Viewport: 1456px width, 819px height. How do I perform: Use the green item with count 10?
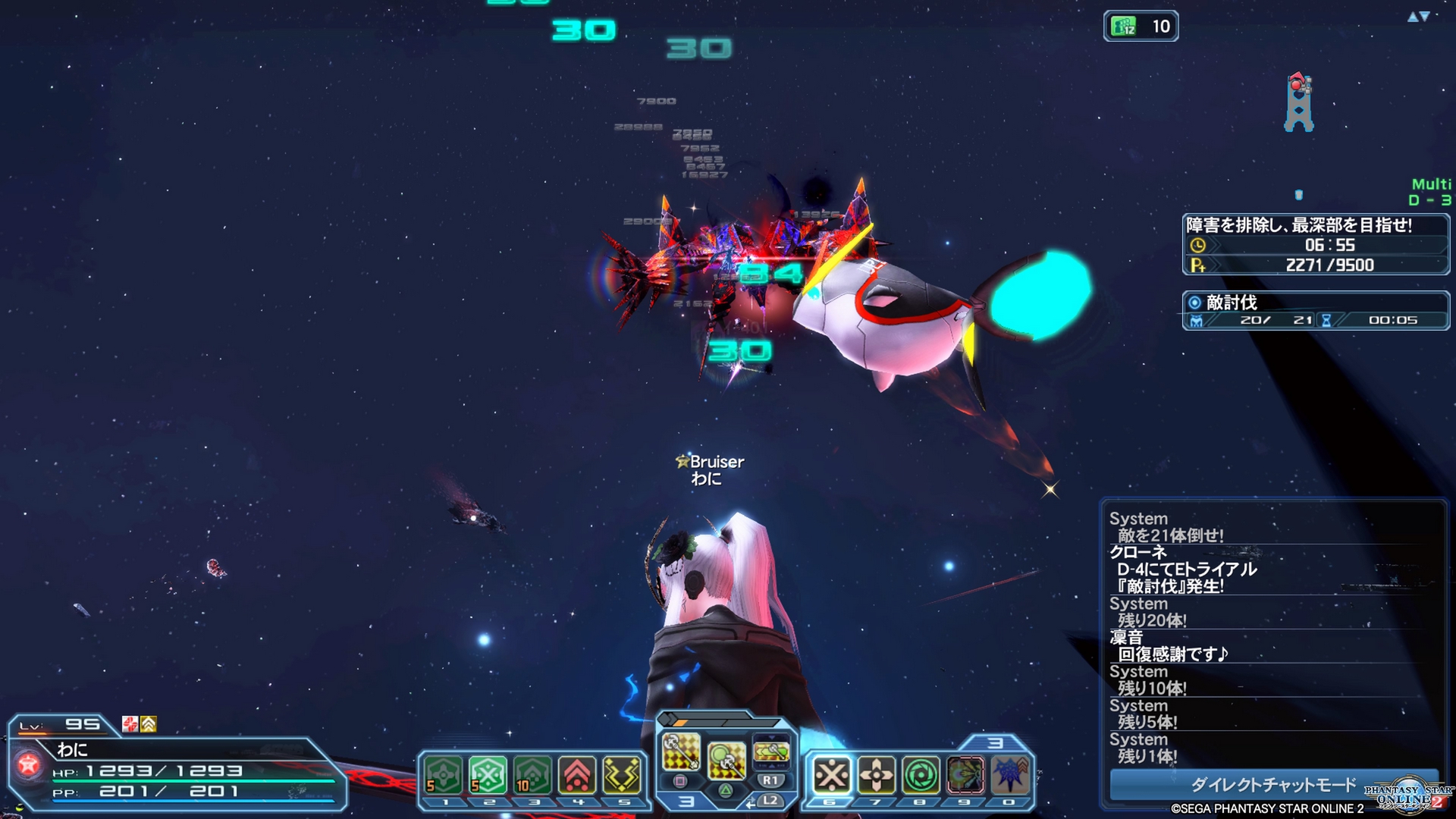tap(532, 775)
